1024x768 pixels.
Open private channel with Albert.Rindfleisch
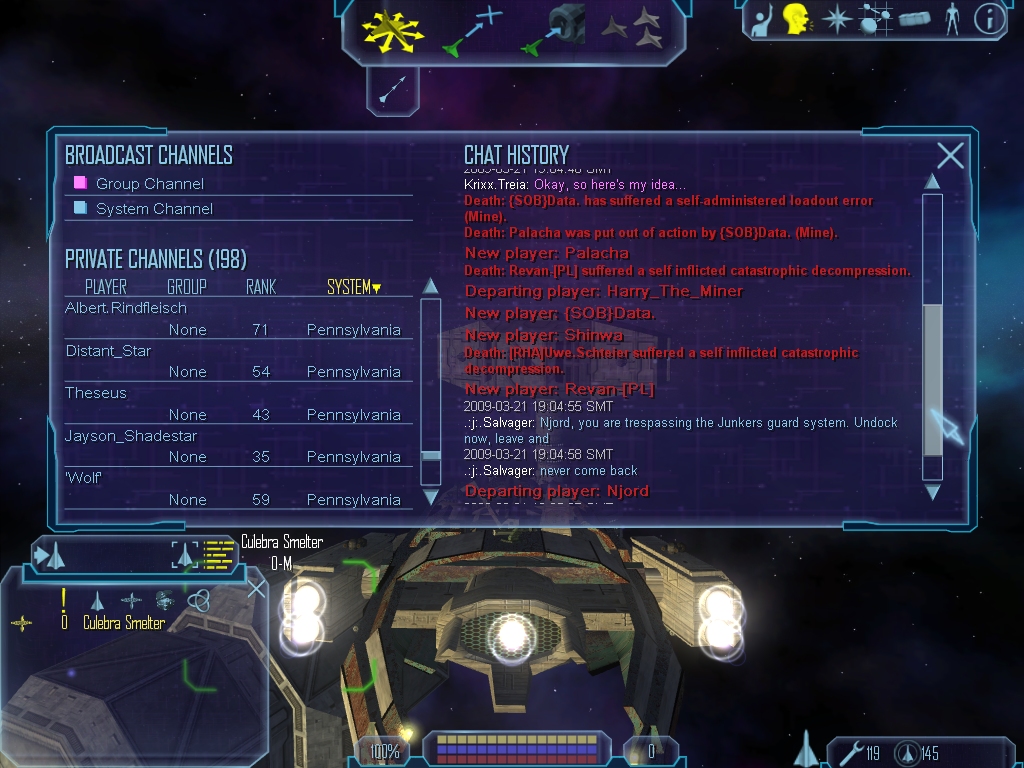(126, 309)
